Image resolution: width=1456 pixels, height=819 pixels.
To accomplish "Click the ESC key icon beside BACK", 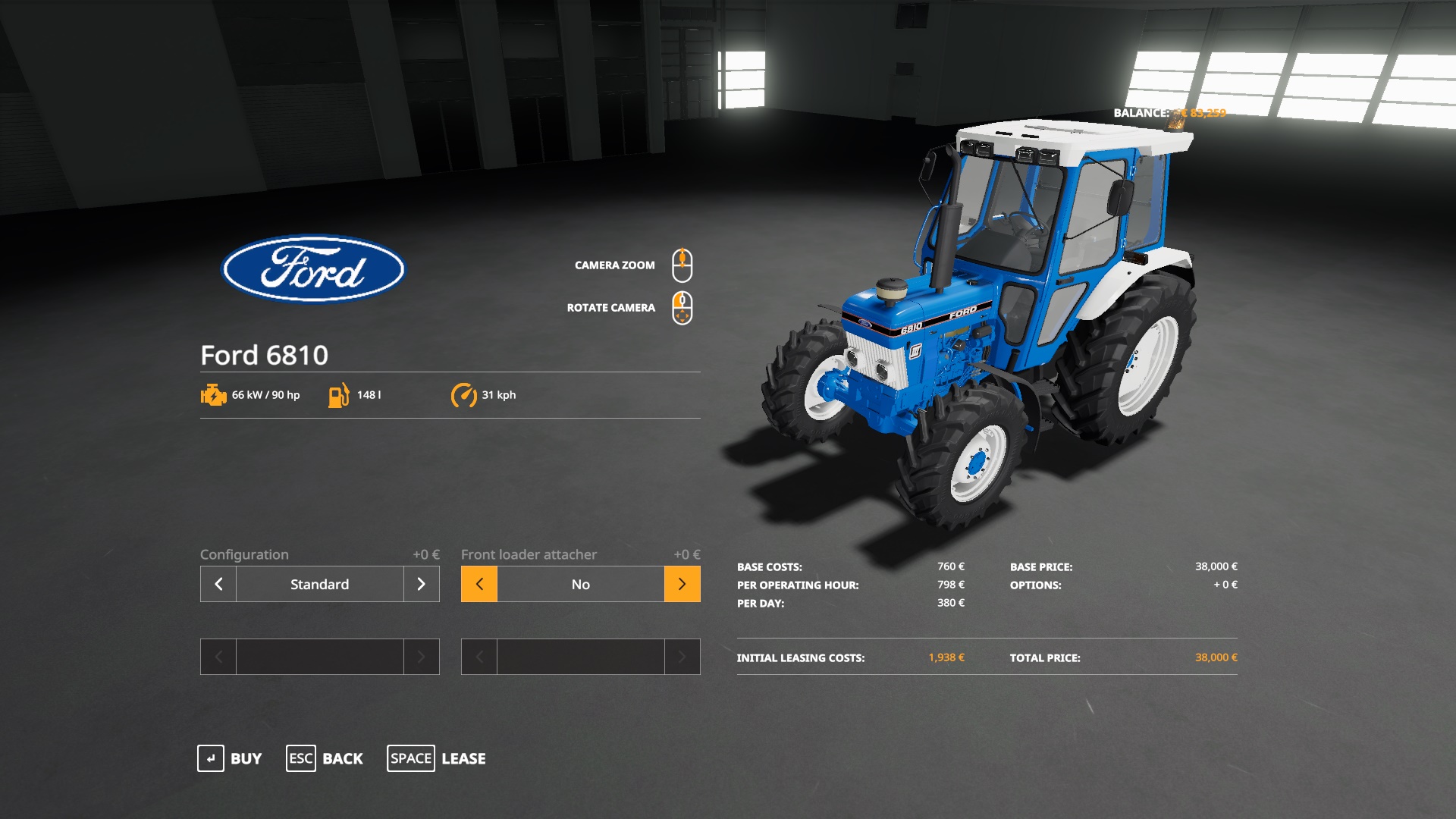I will pyautogui.click(x=300, y=758).
